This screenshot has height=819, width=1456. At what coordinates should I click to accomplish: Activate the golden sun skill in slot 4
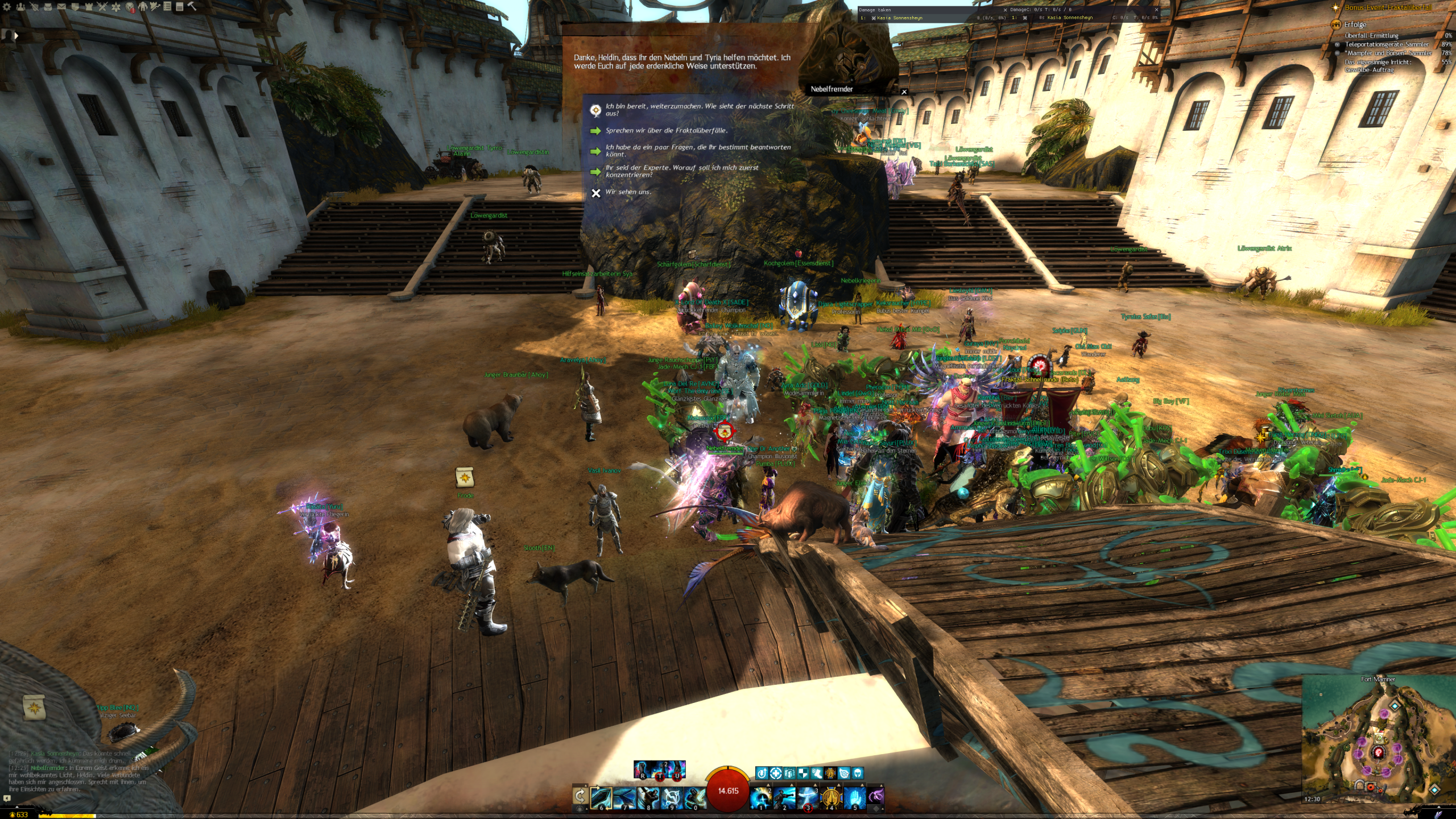(831, 797)
